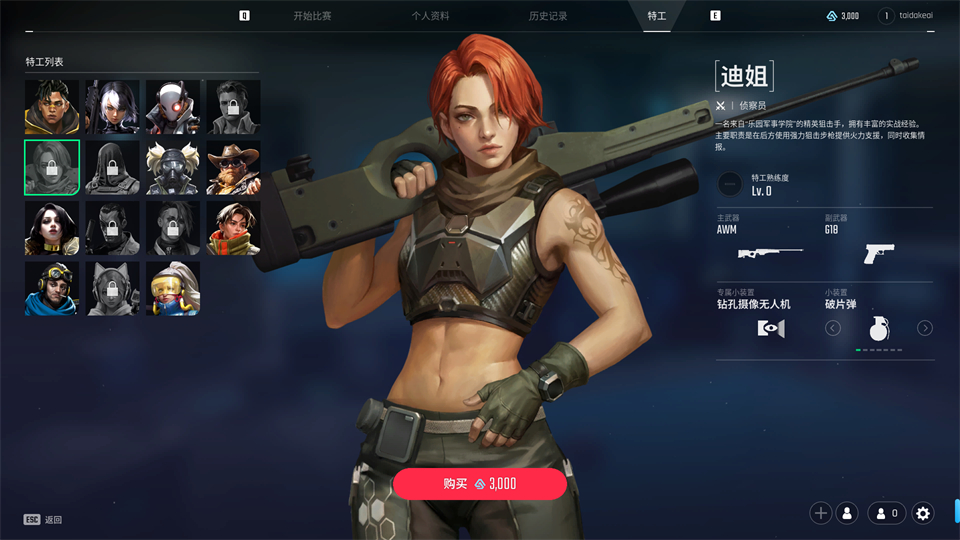
Task: View the 历史记录 tab
Action: click(x=548, y=16)
